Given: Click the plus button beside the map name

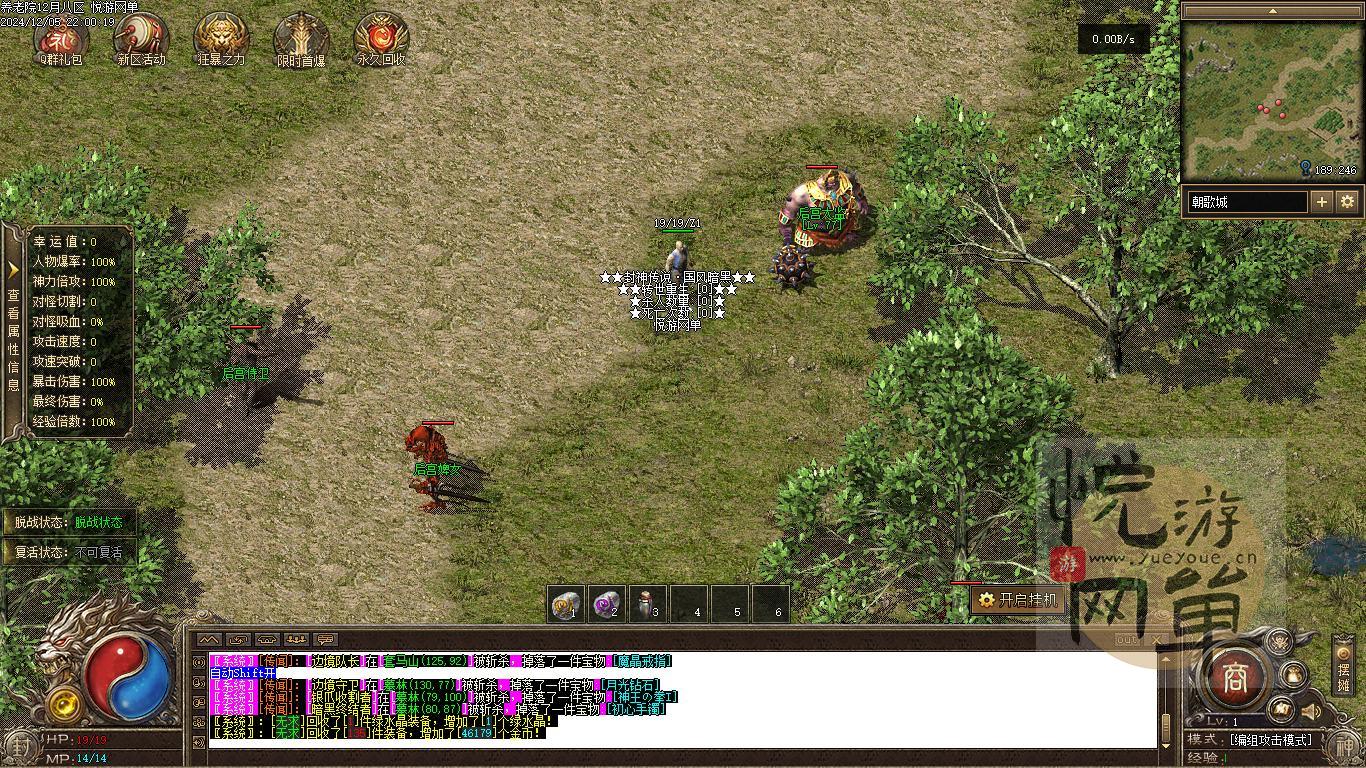Looking at the screenshot, I should pos(1322,202).
